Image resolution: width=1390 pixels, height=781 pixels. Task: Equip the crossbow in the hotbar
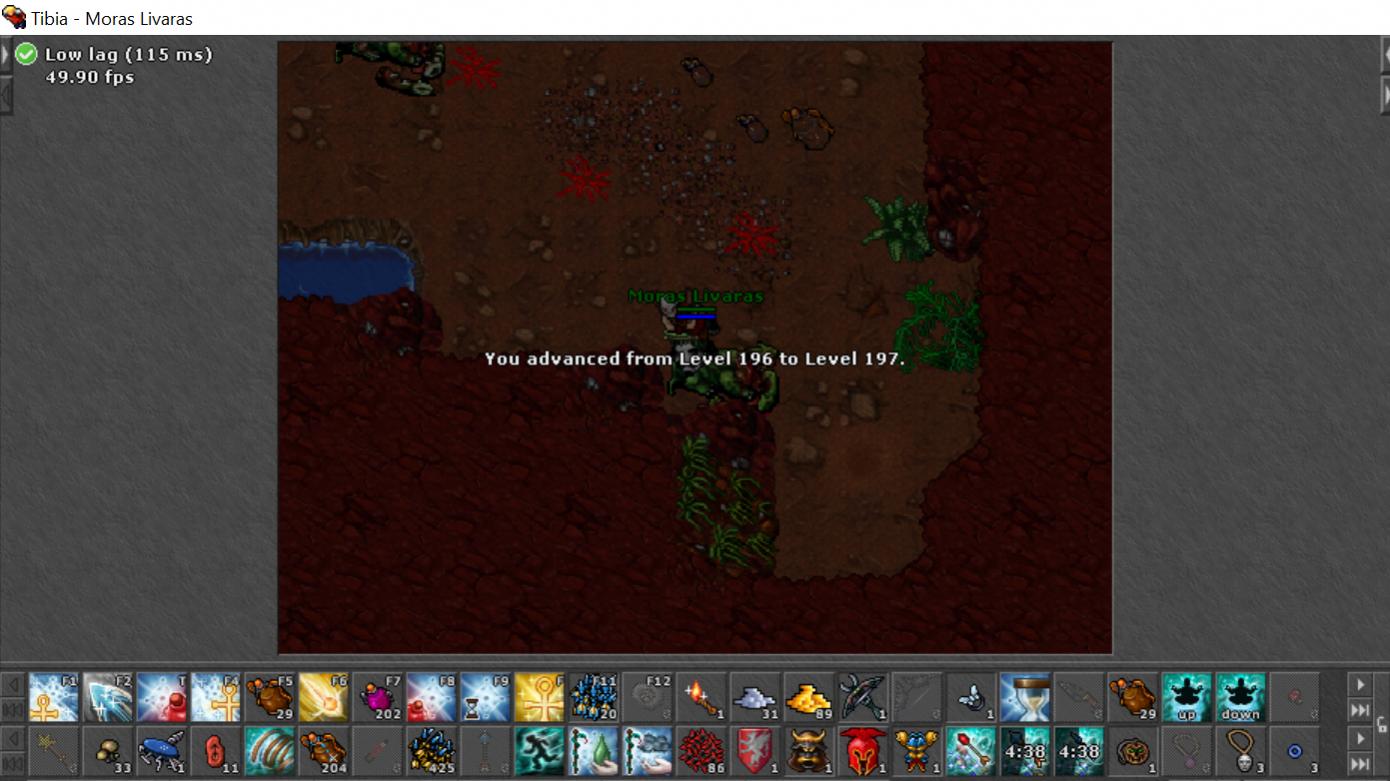click(x=864, y=697)
